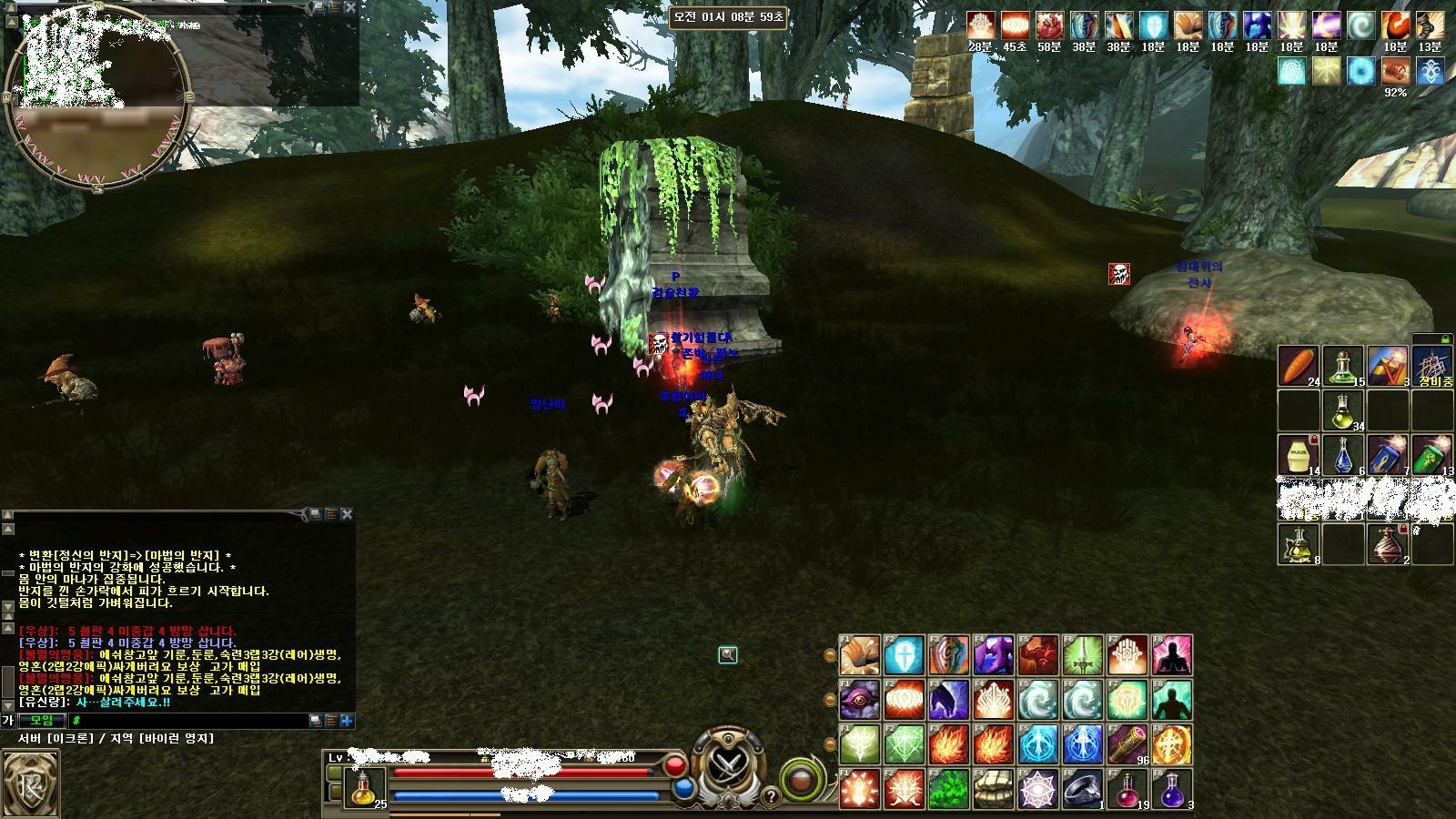Drink the purple potion with 3 count

[x=1171, y=789]
